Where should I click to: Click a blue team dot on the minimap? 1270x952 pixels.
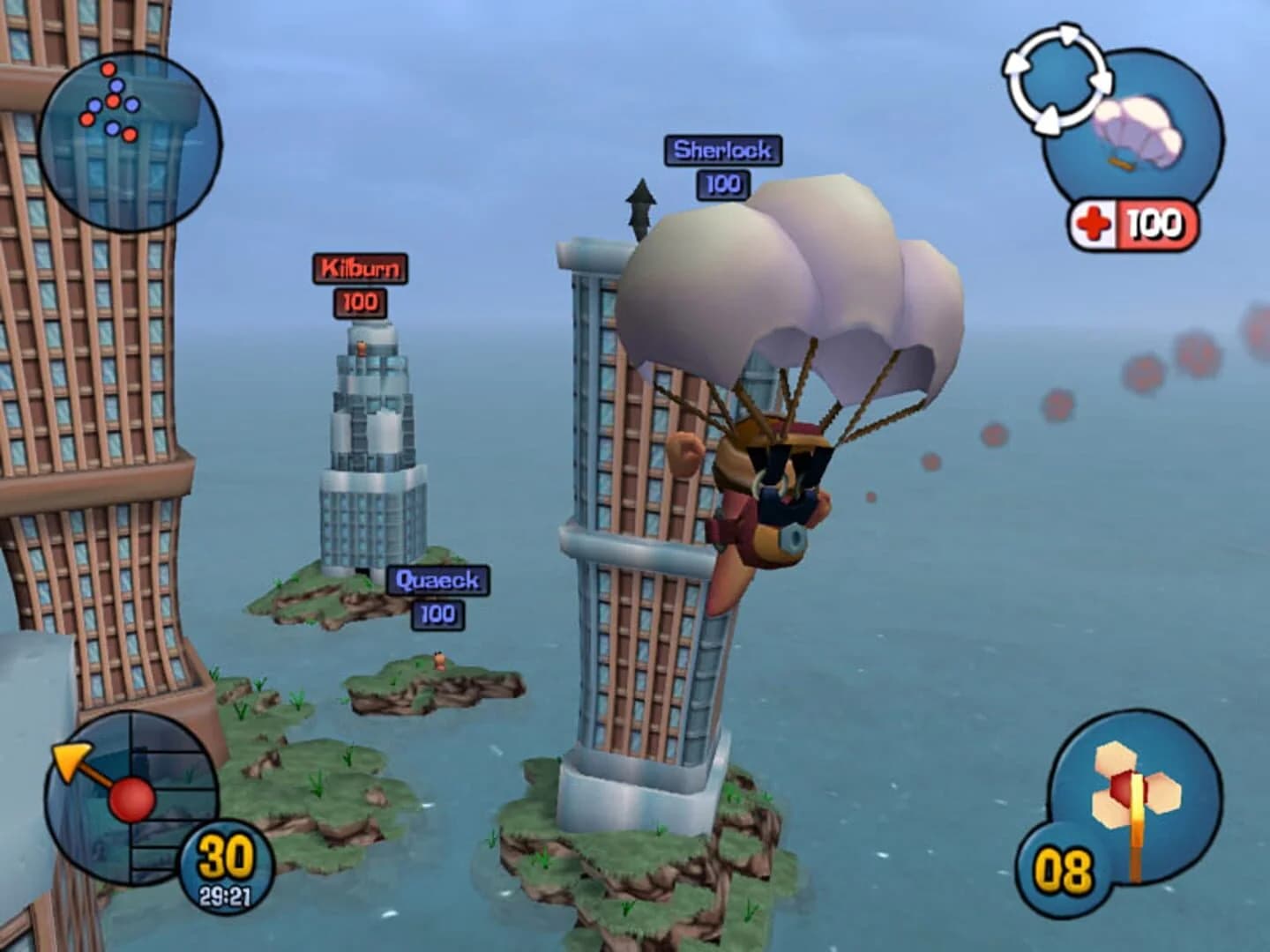(x=116, y=86)
